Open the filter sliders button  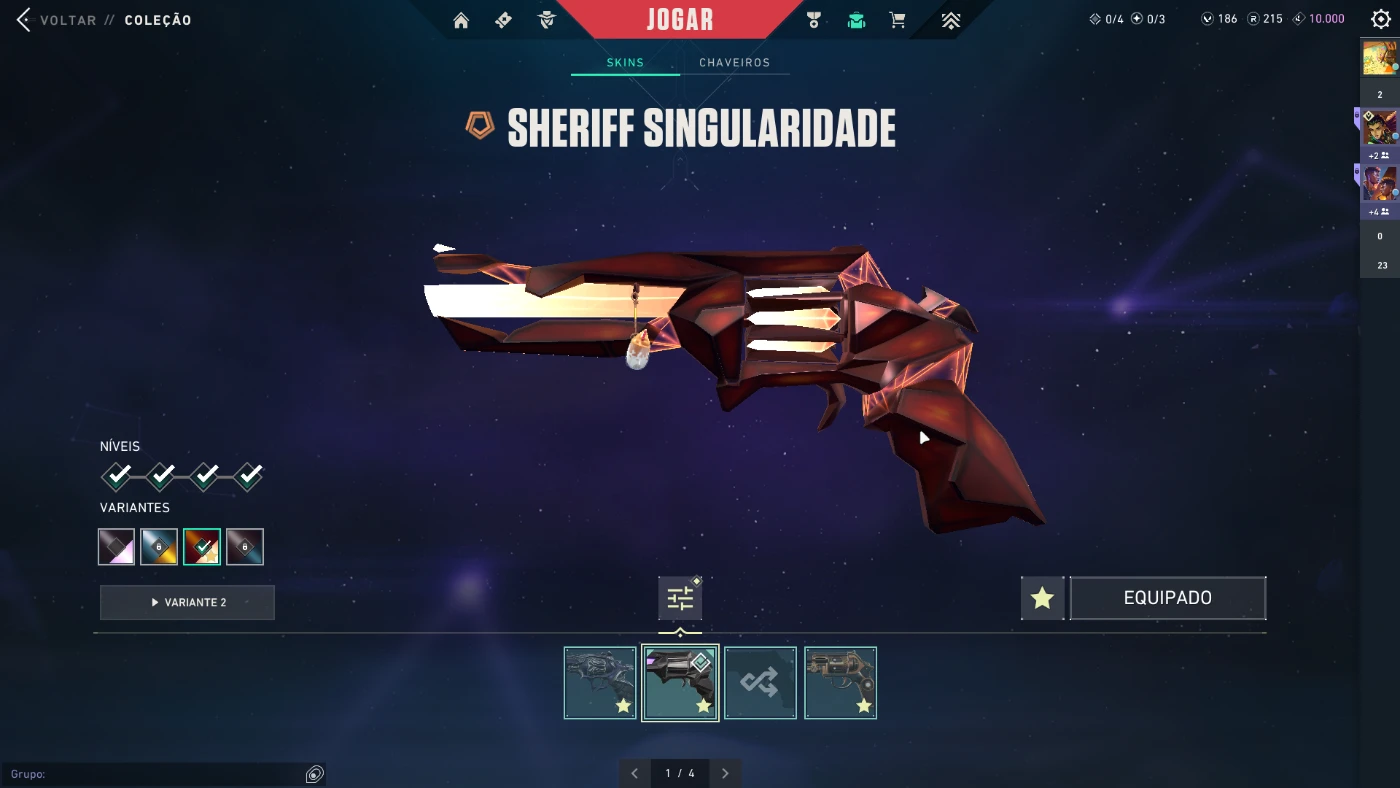pyautogui.click(x=680, y=598)
